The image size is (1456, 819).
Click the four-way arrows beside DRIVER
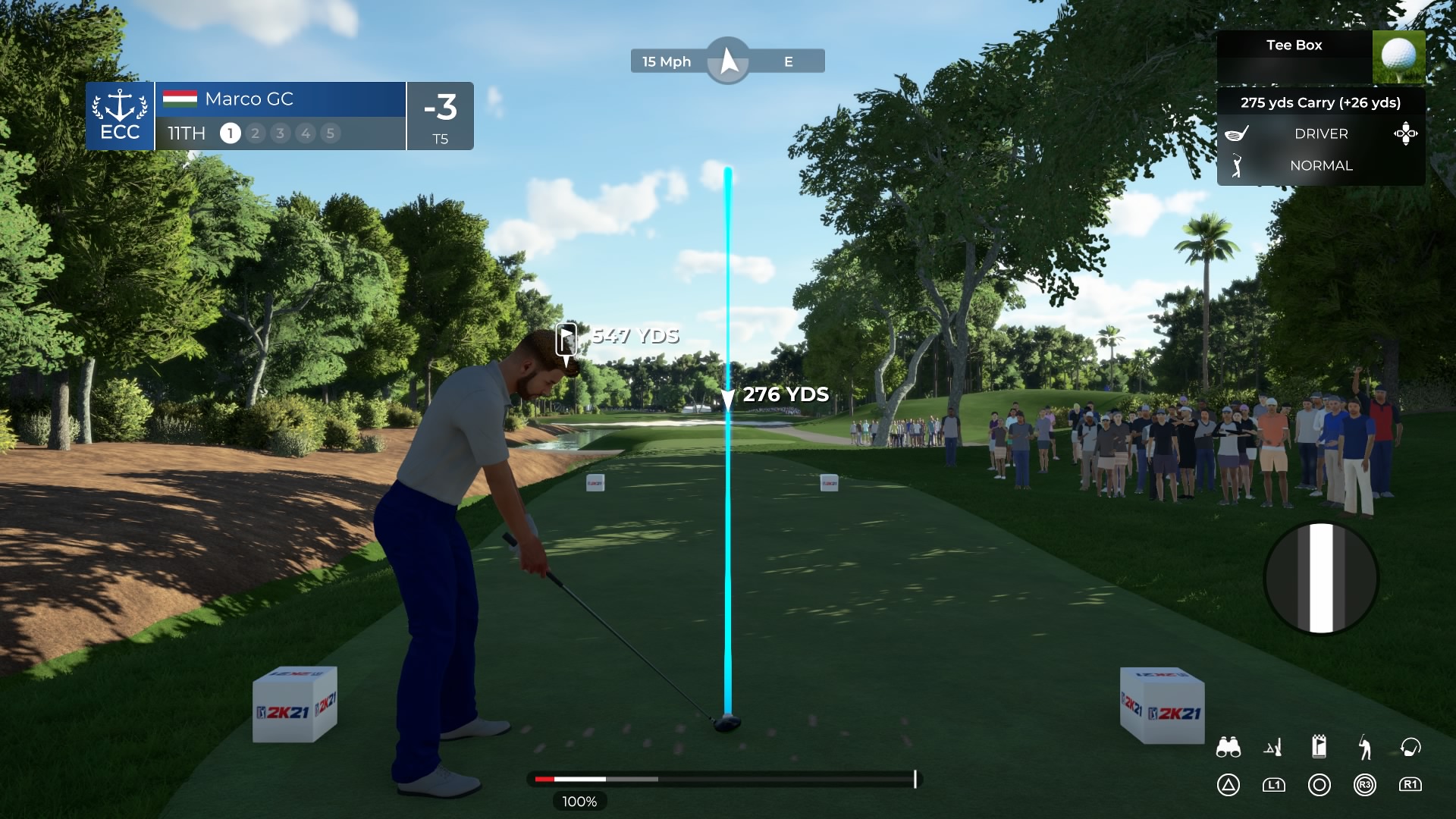(x=1405, y=133)
